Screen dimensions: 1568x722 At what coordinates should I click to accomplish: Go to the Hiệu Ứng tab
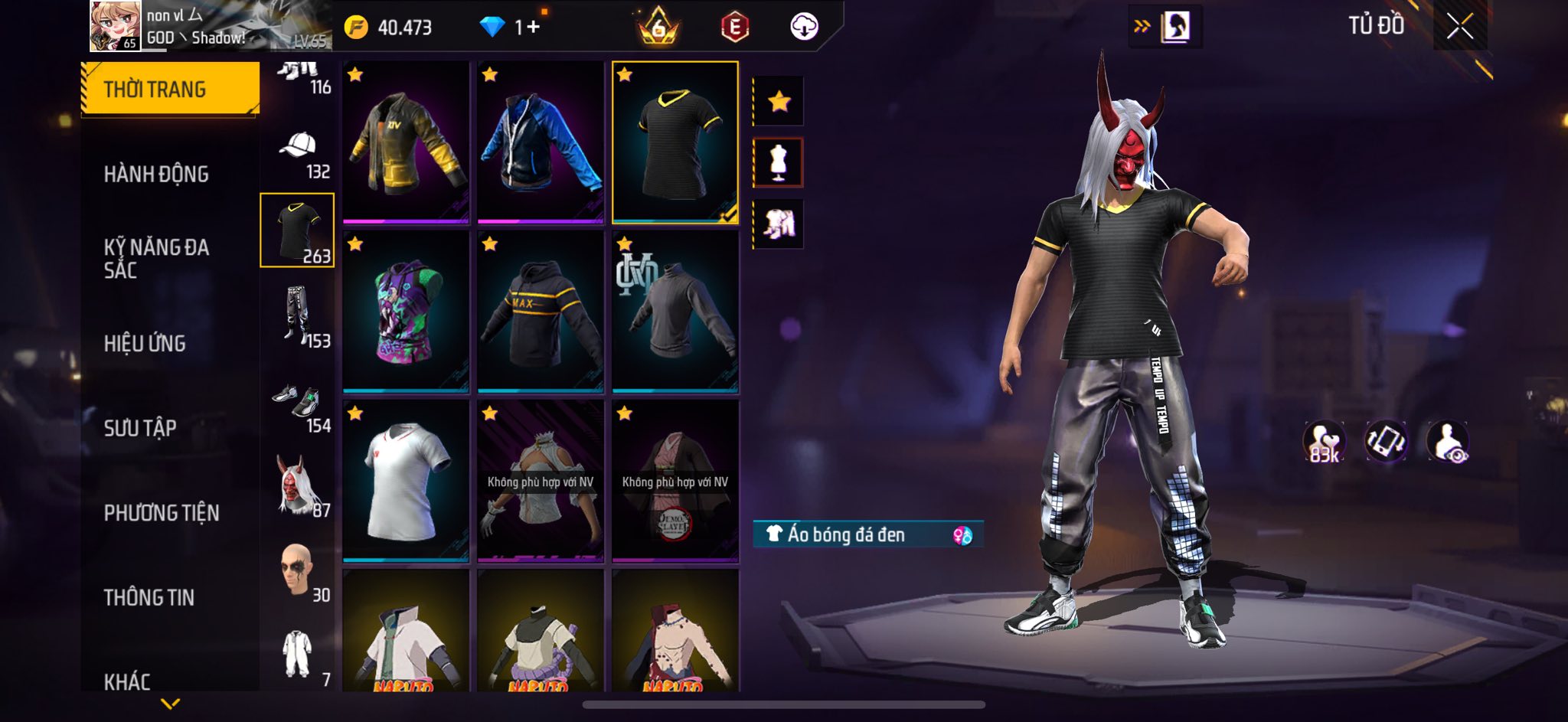pos(145,344)
